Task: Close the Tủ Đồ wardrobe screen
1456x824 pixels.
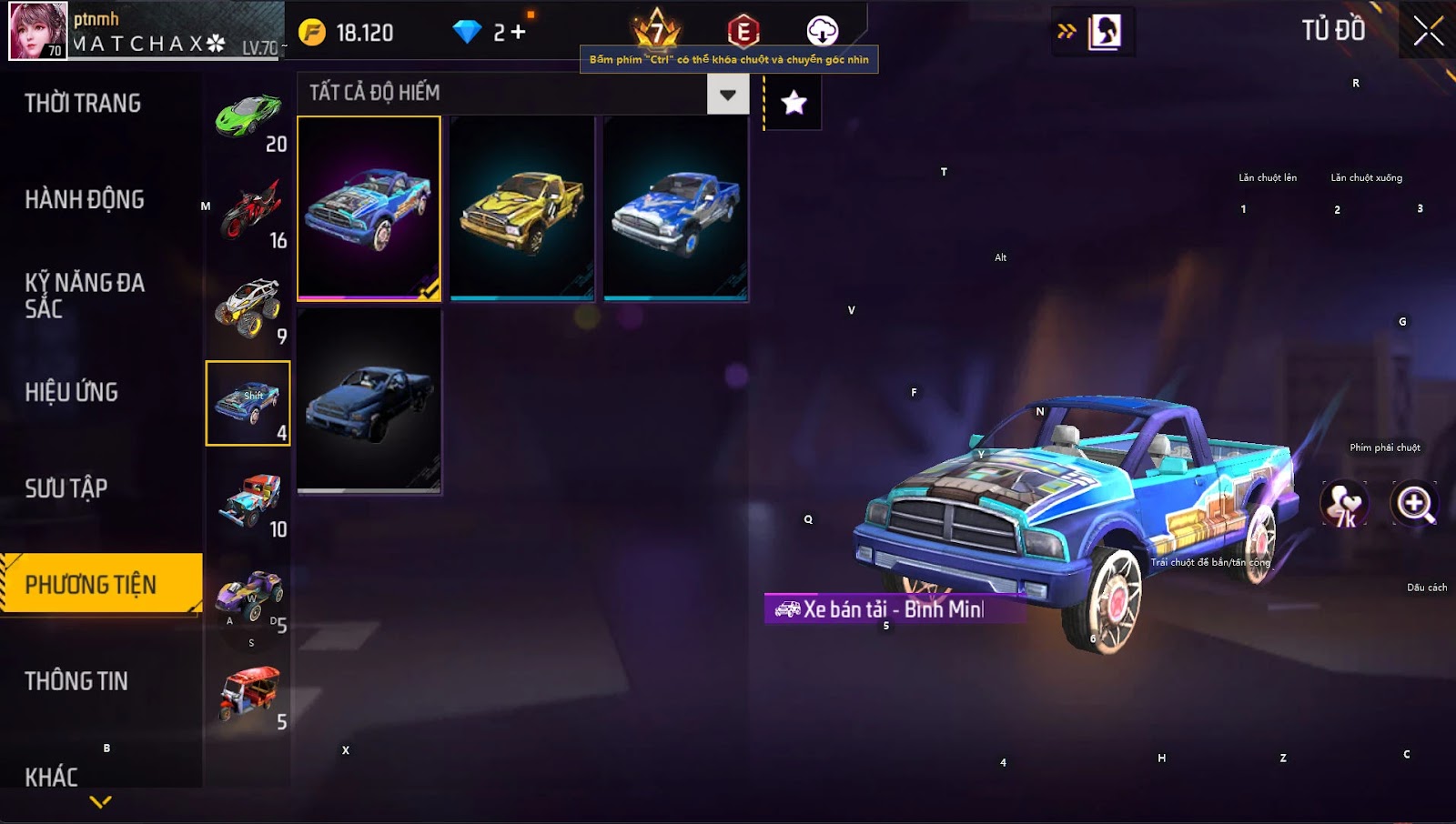Action: tap(1428, 31)
